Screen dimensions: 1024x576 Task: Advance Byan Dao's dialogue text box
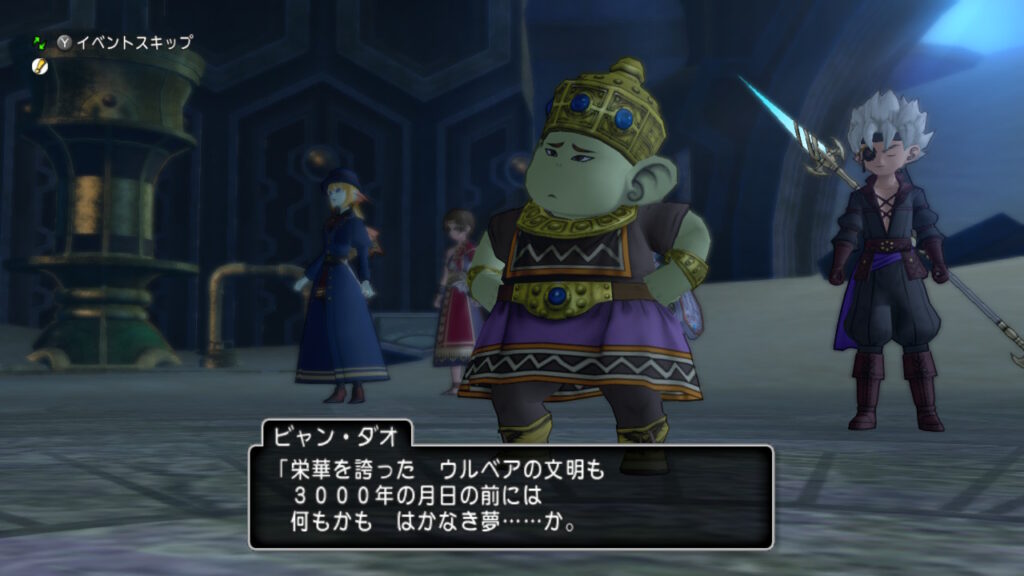pyautogui.click(x=510, y=496)
